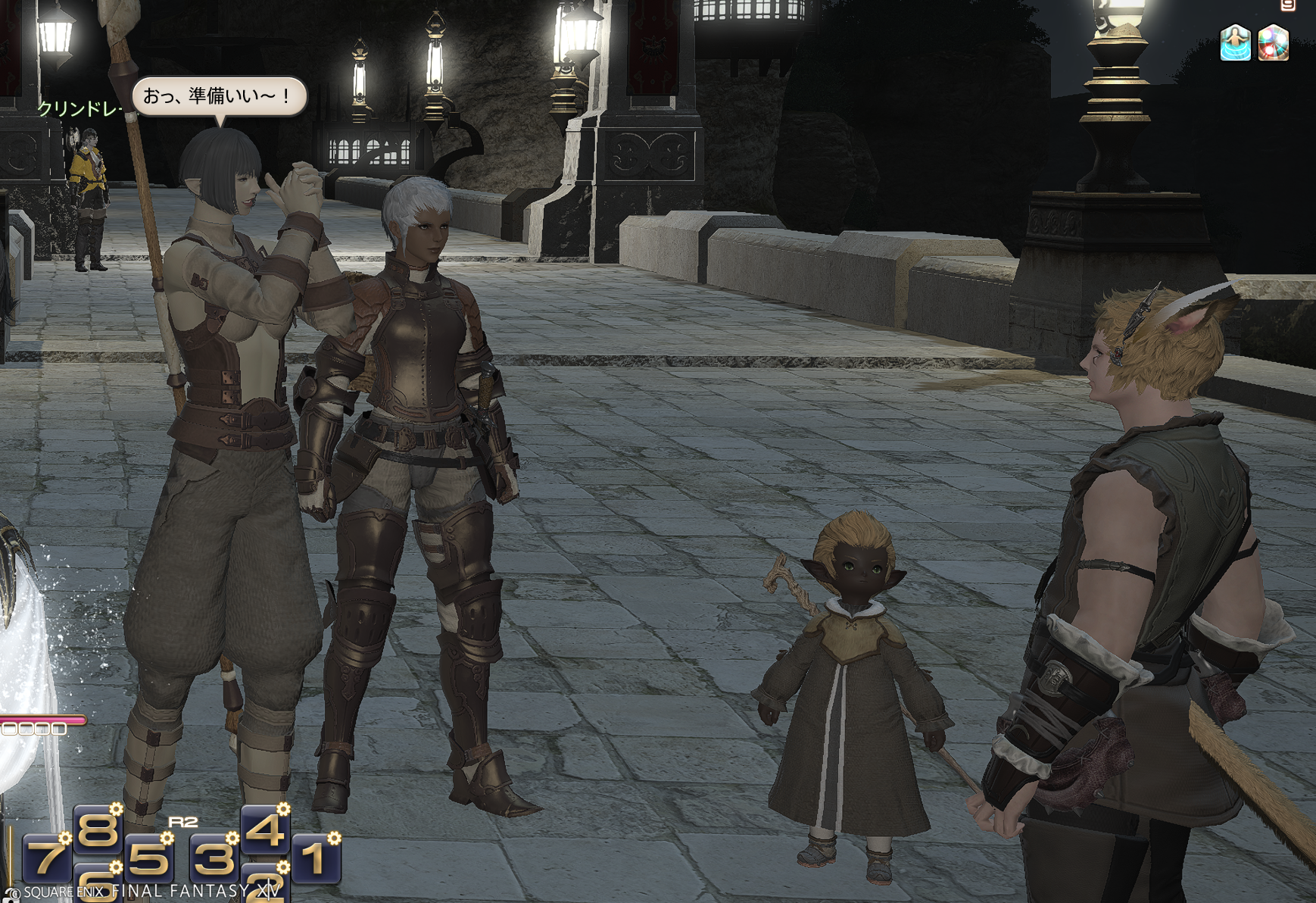Viewport: 1316px width, 903px height.
Task: Select the three glowing orbs status icon
Action: (1274, 42)
